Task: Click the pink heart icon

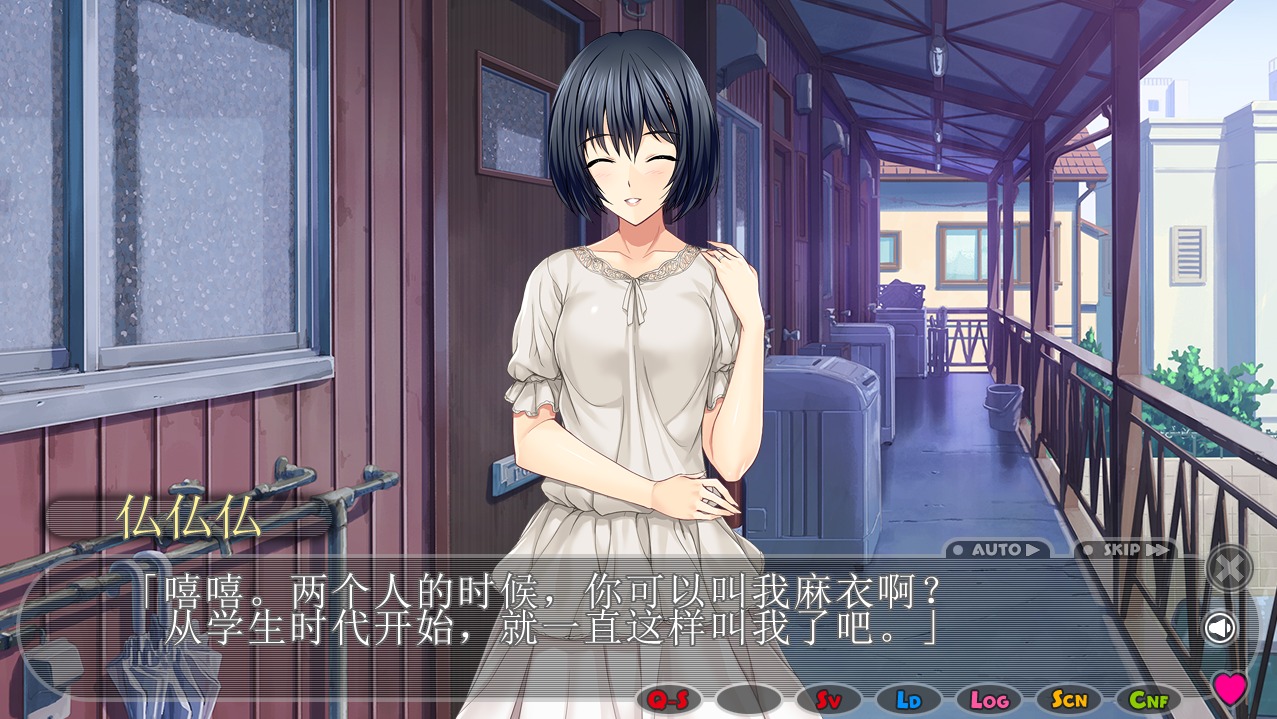Action: [1229, 687]
